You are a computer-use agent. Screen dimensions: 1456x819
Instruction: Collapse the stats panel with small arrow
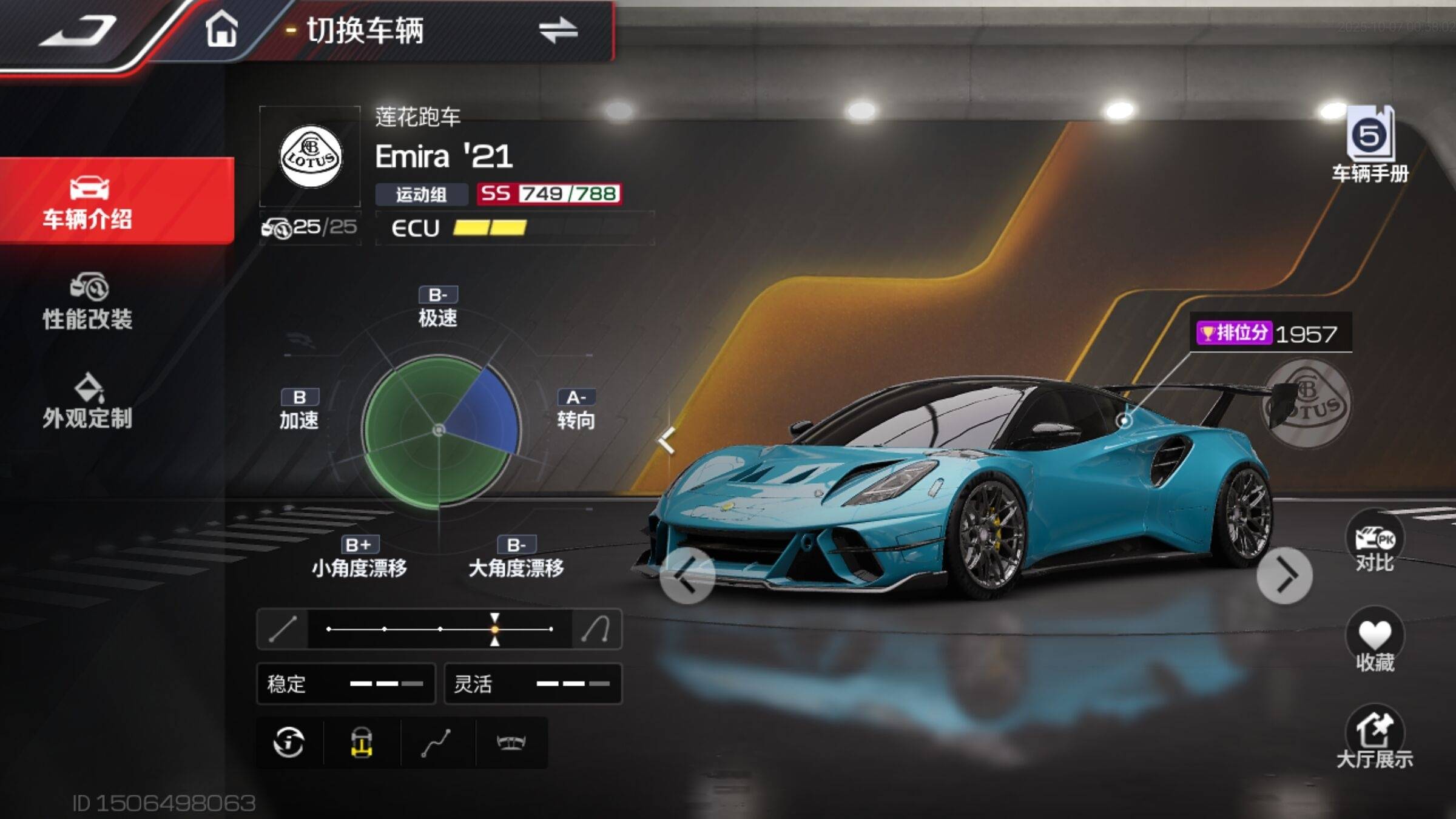667,440
